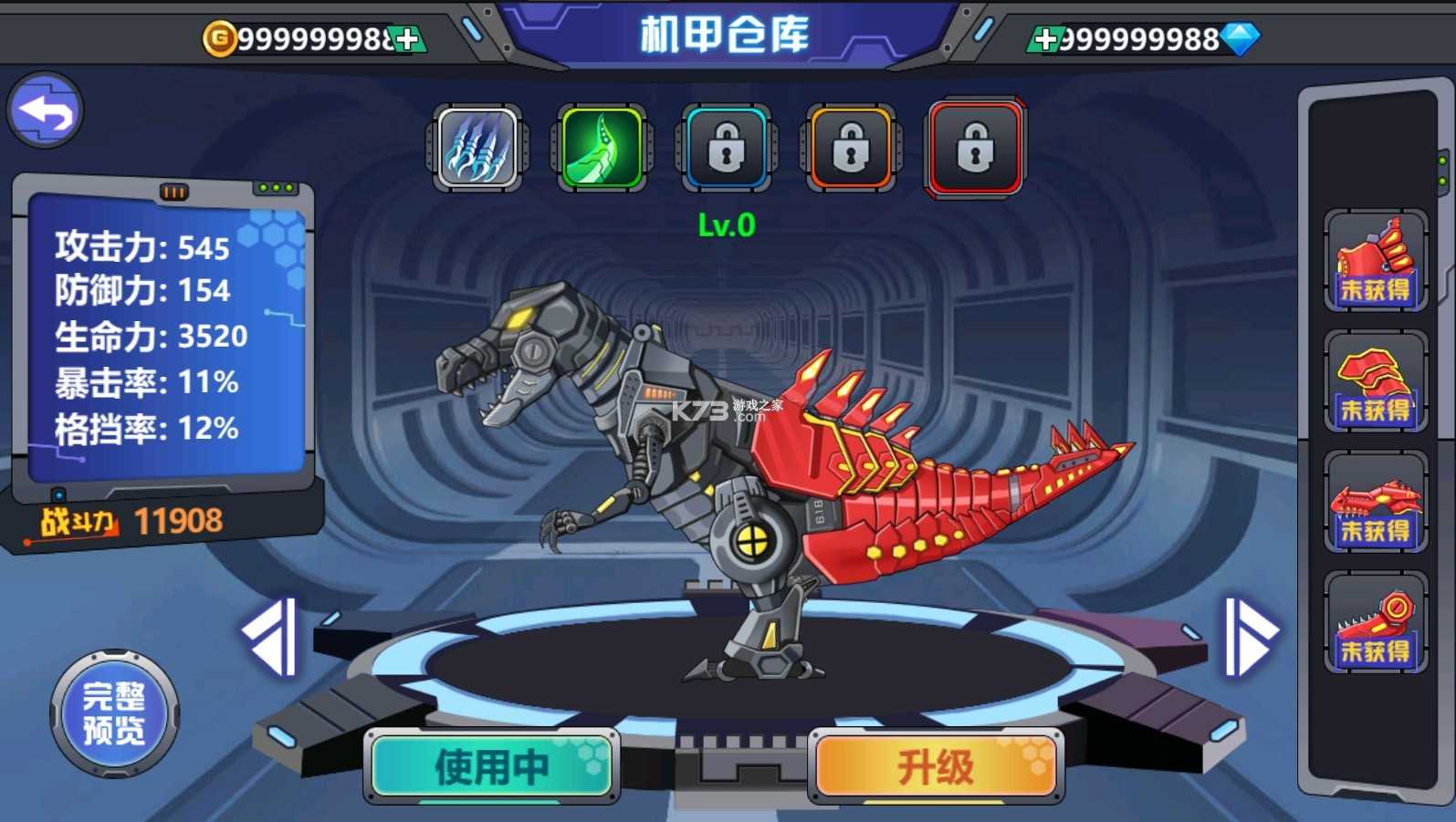The height and width of the screenshot is (822, 1456).
Task: Show the previous mecha with left arrow
Action: coord(271,637)
